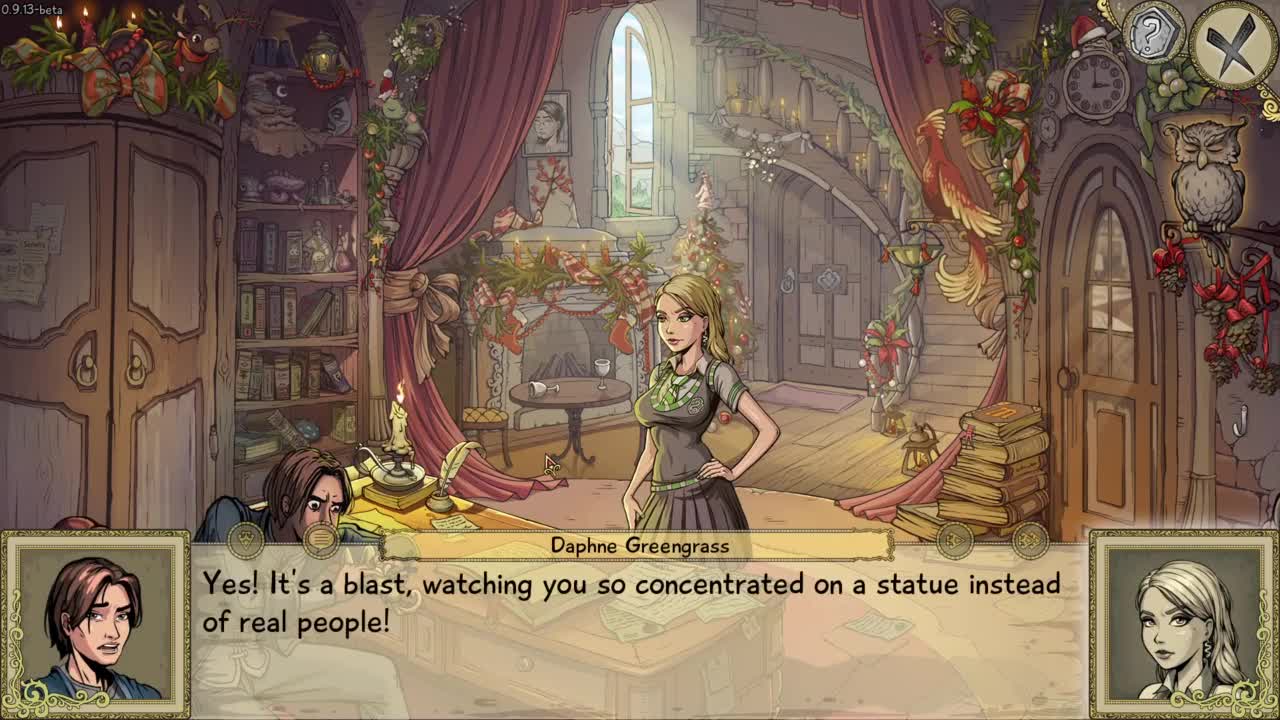
Task: Open the speech bubble dialogue log
Action: (x=322, y=540)
